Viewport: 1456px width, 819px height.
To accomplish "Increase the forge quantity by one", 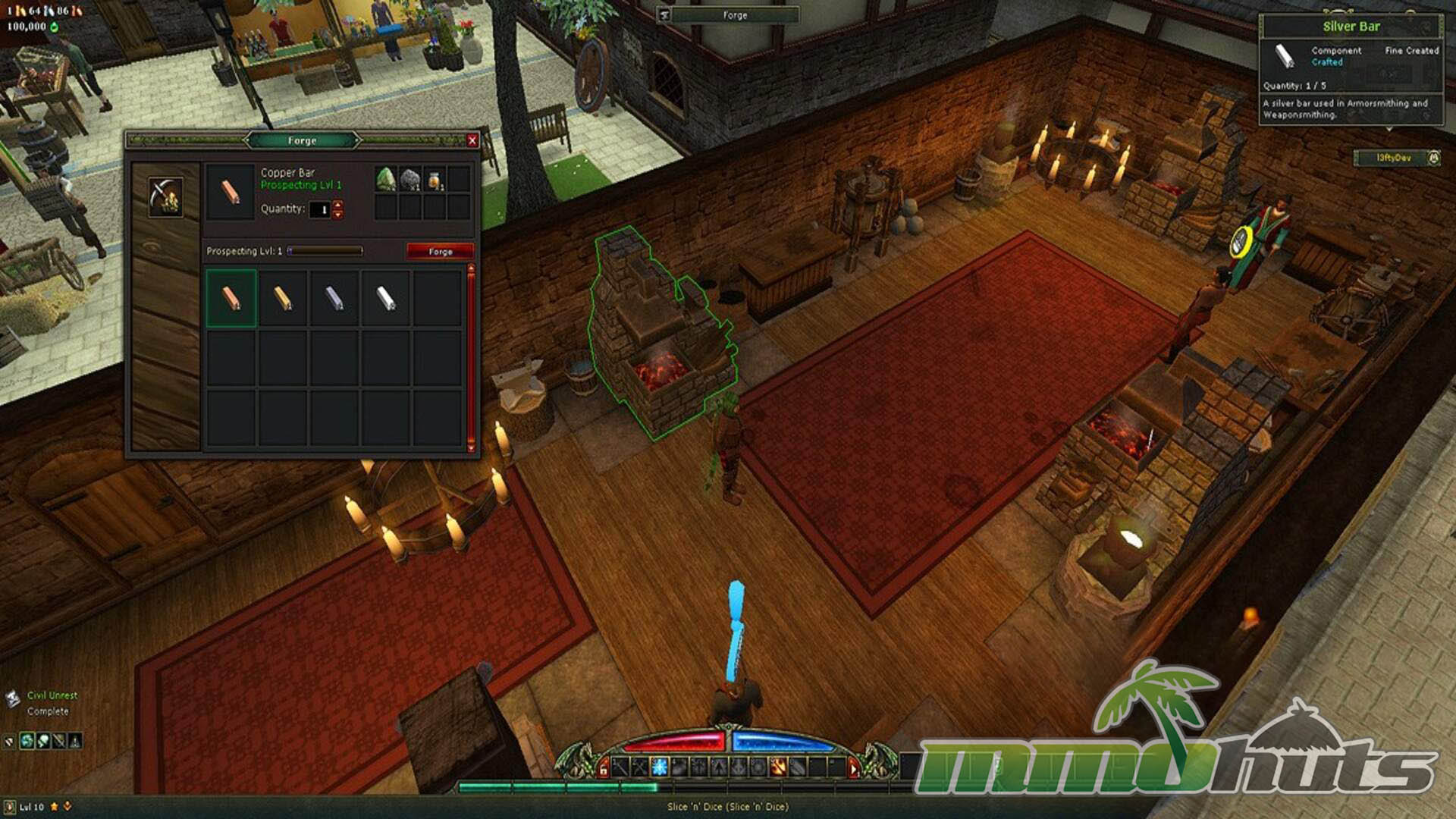I will 338,204.
